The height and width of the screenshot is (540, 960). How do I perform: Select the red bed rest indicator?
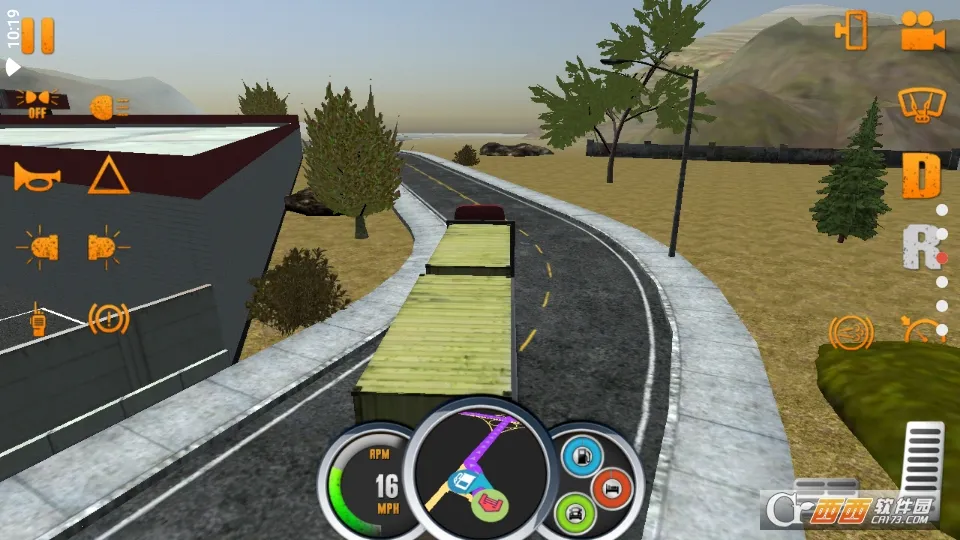tap(611, 487)
